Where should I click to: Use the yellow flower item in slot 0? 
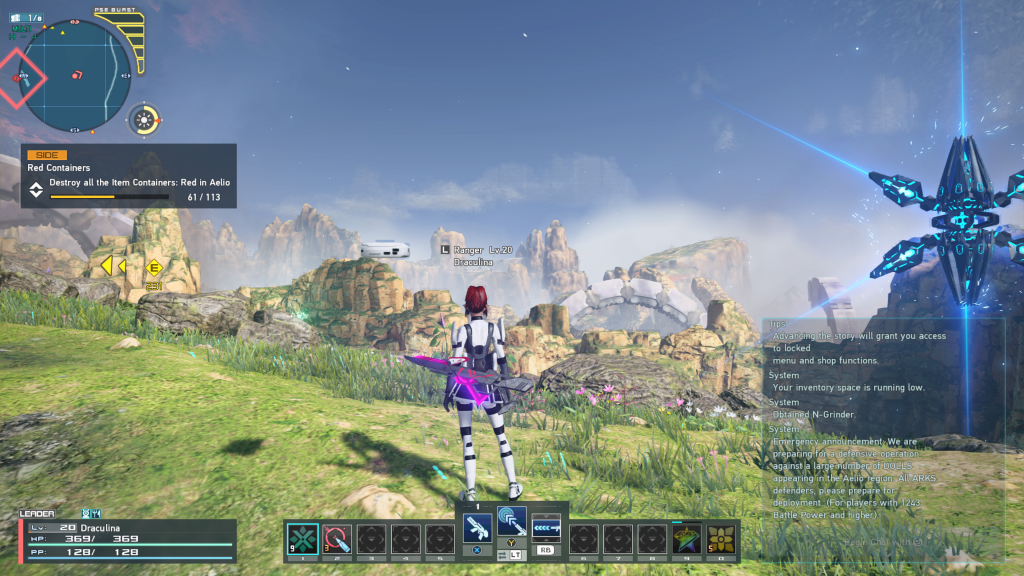pos(721,538)
